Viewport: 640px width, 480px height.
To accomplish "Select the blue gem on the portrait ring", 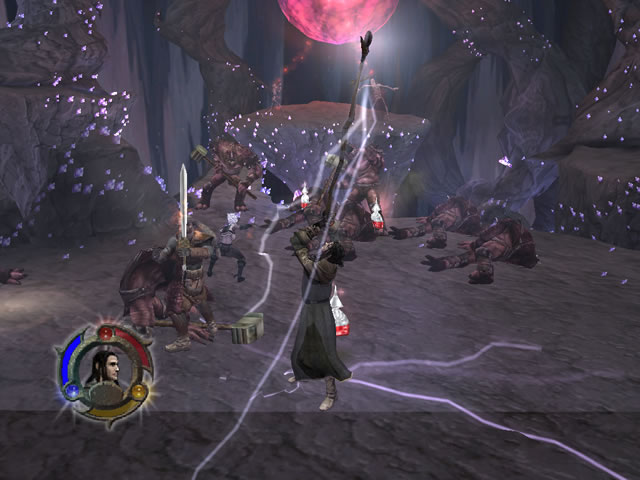I will [73, 391].
